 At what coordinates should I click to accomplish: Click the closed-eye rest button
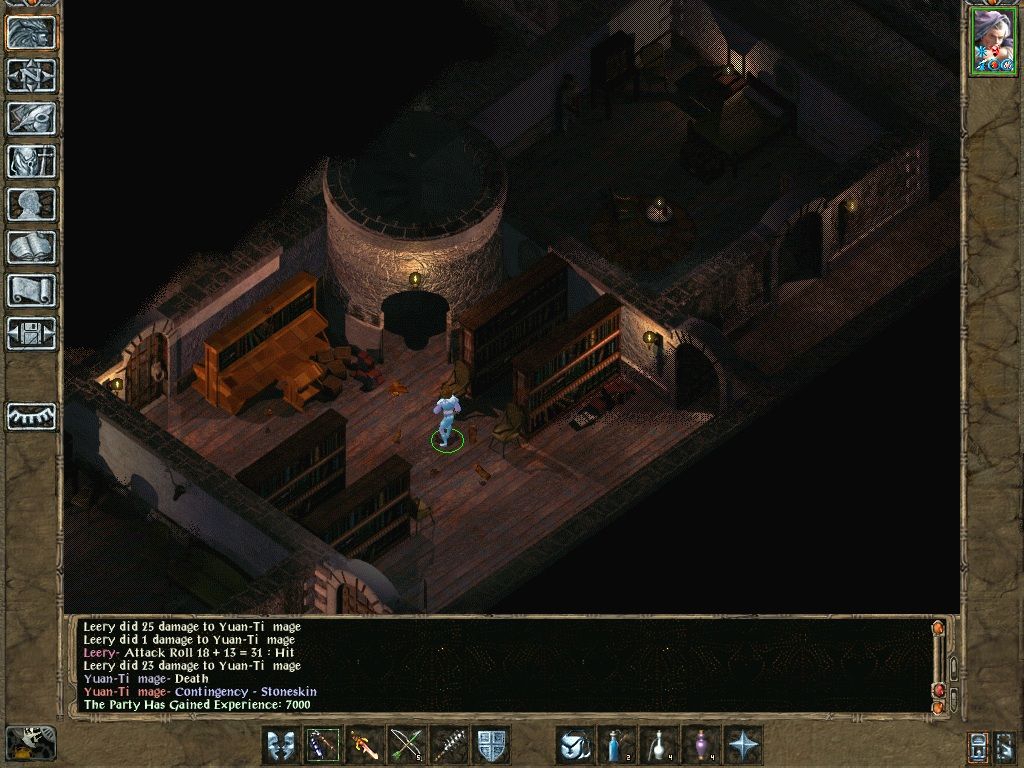pyautogui.click(x=32, y=415)
